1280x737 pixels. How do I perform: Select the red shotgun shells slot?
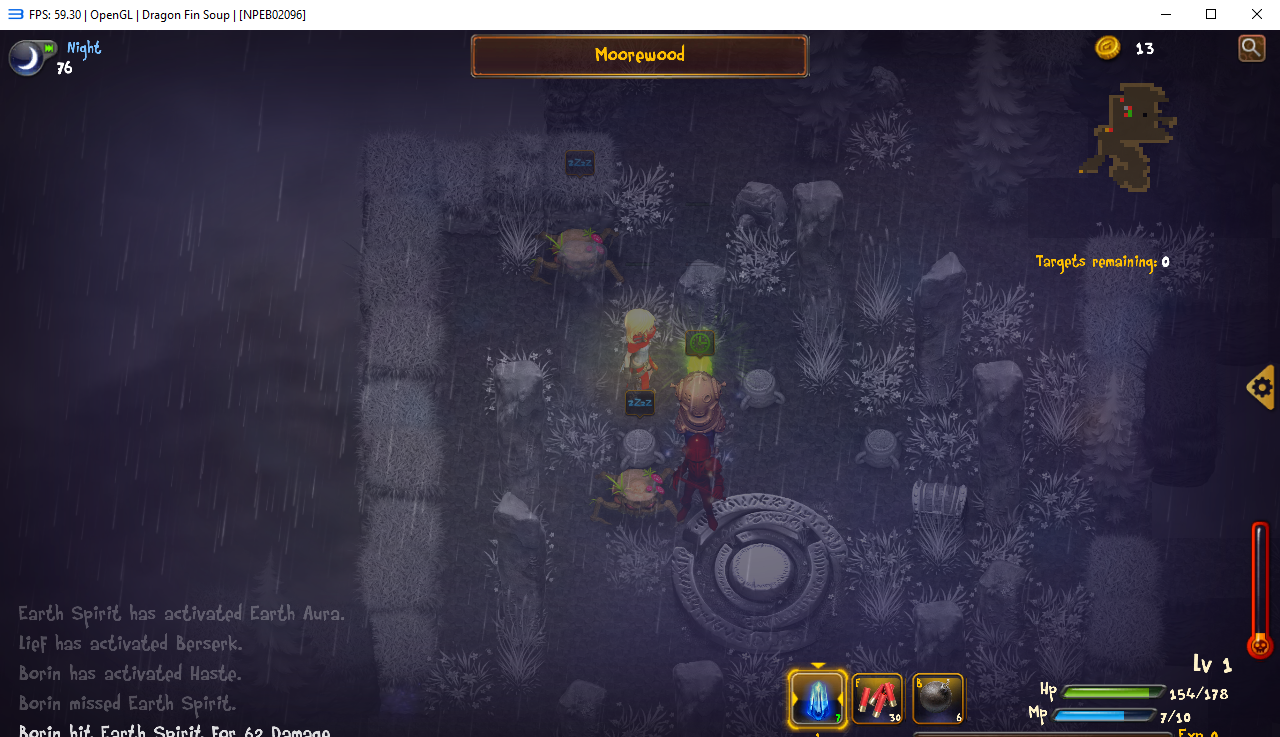(x=877, y=698)
